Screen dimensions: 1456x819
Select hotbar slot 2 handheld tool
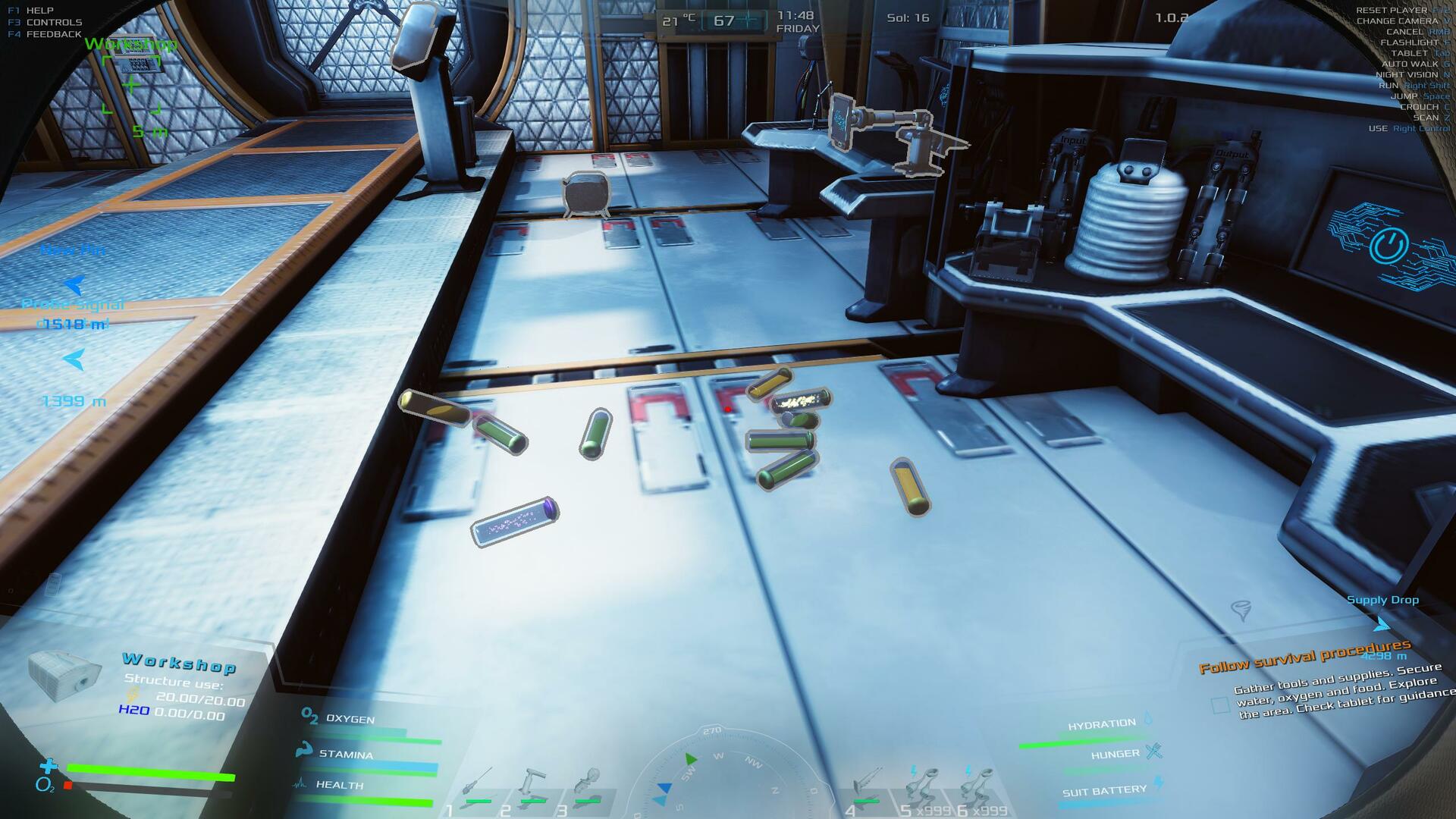point(533,786)
